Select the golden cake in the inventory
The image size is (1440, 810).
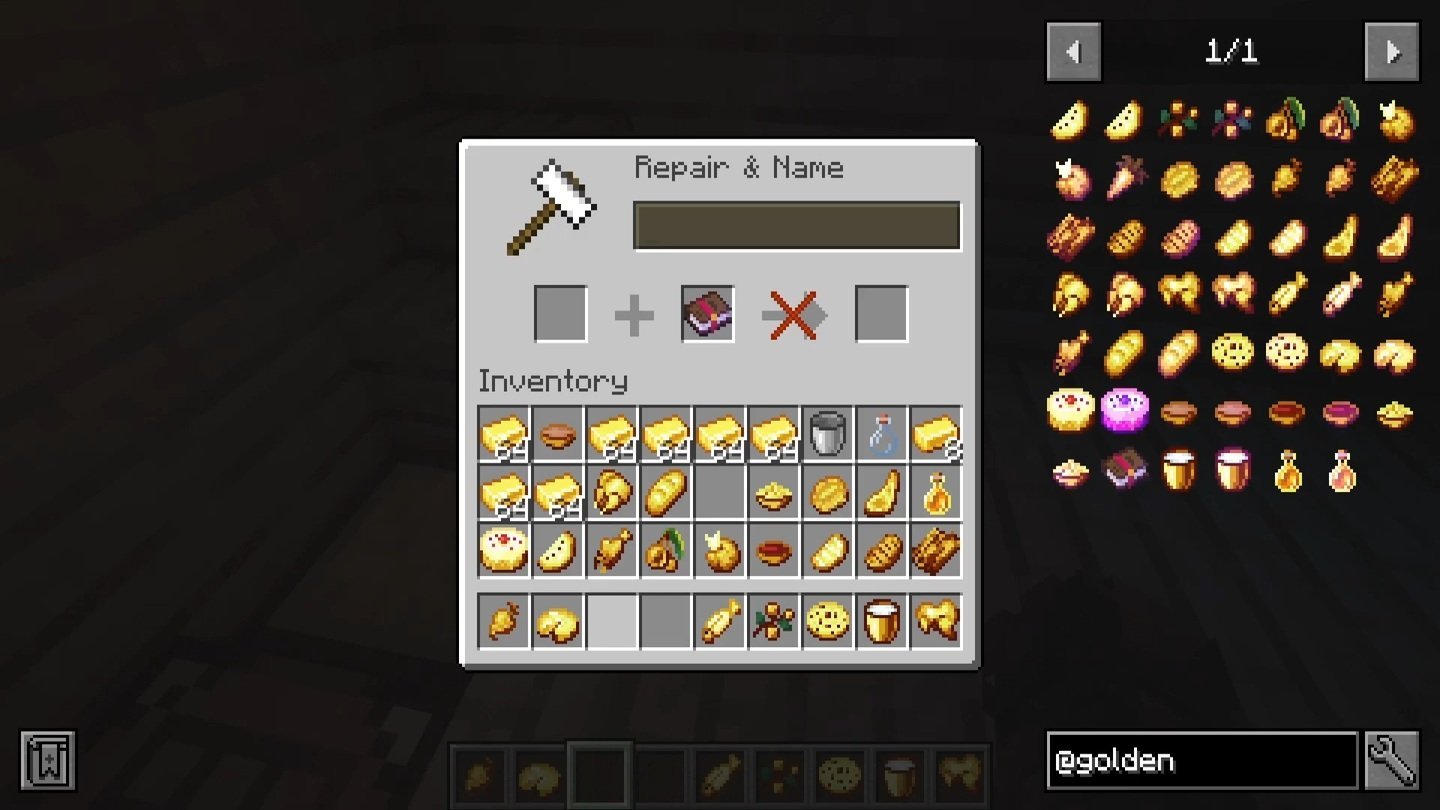[x=504, y=550]
